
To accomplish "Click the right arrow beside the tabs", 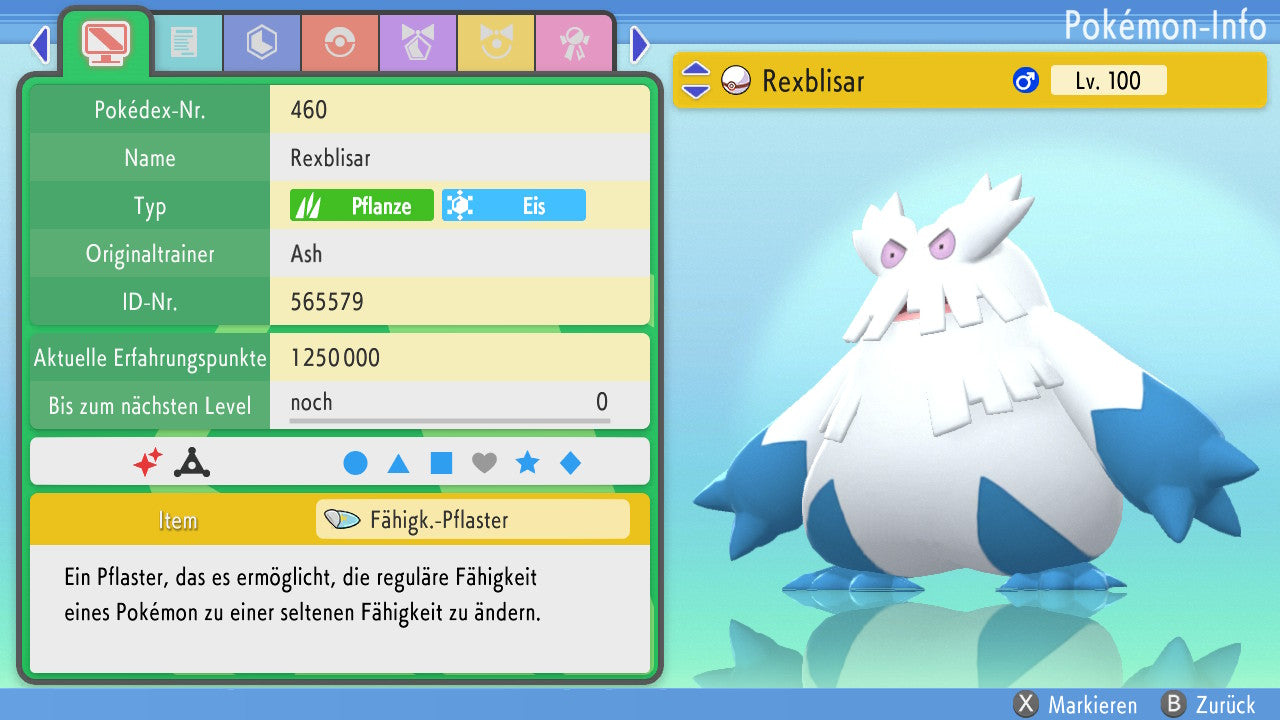I will pyautogui.click(x=640, y=44).
